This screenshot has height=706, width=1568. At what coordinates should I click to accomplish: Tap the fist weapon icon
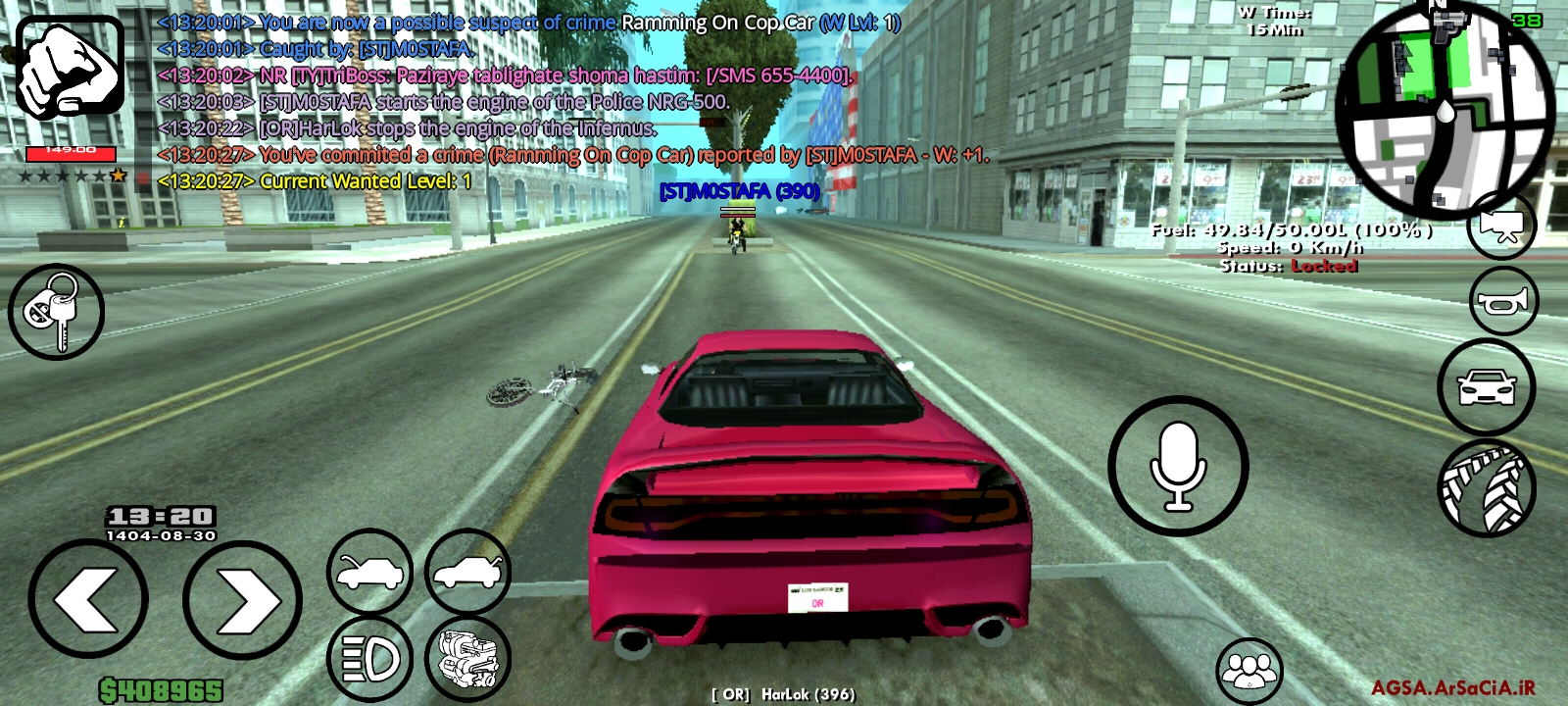[x=71, y=67]
